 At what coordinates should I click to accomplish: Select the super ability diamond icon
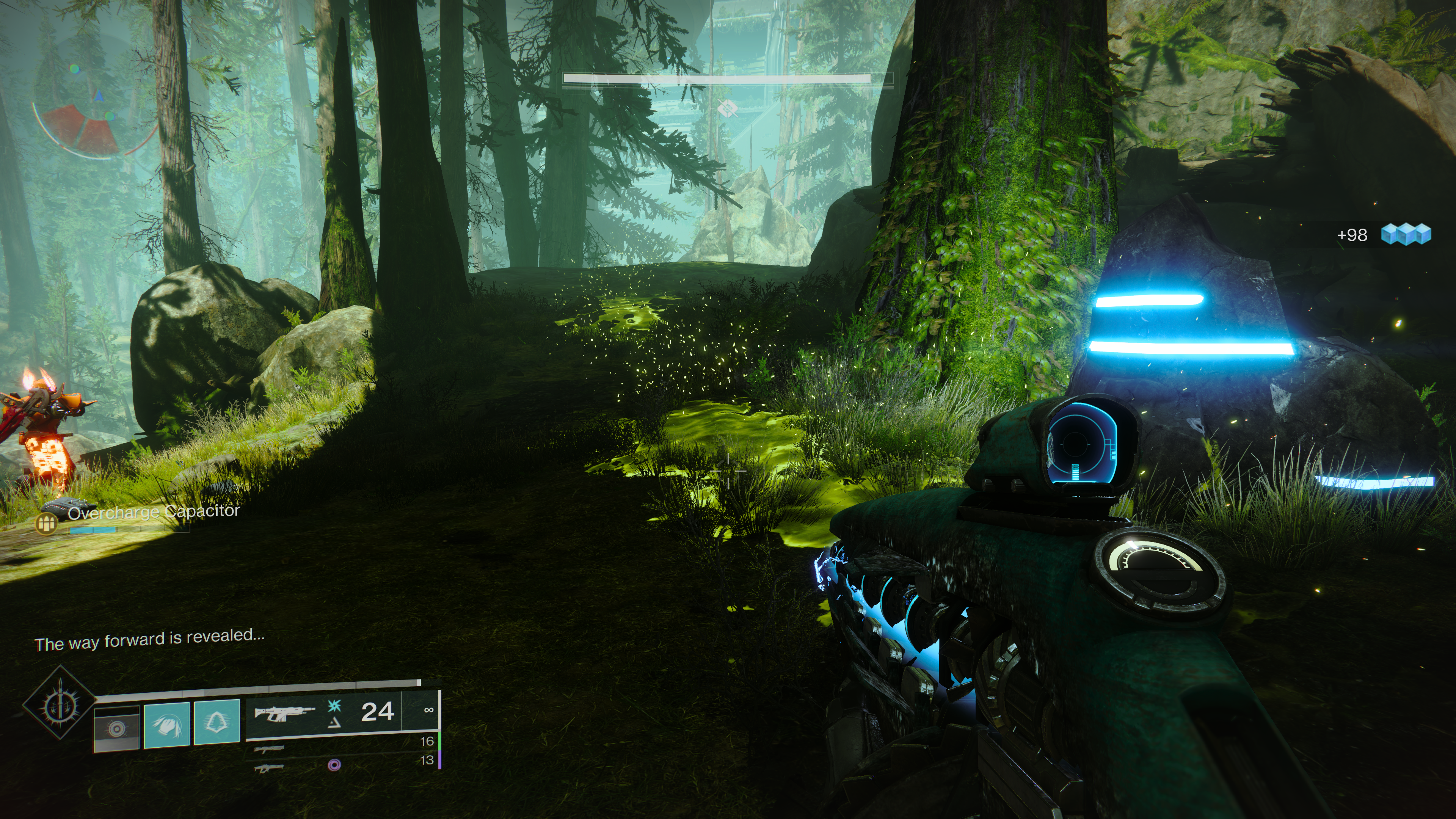click(x=59, y=702)
